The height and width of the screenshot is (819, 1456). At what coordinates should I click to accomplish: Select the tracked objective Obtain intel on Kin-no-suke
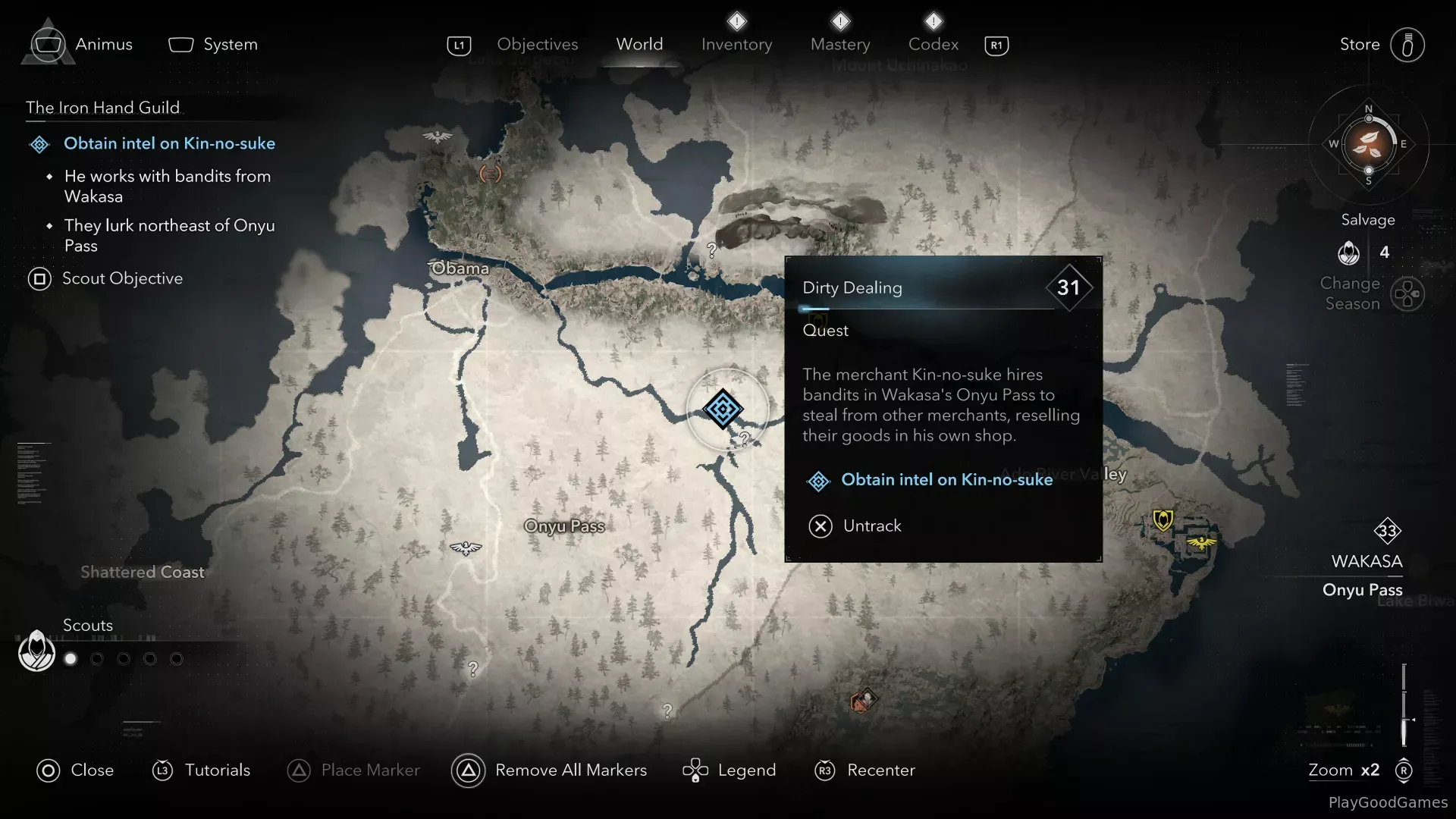[x=168, y=144]
